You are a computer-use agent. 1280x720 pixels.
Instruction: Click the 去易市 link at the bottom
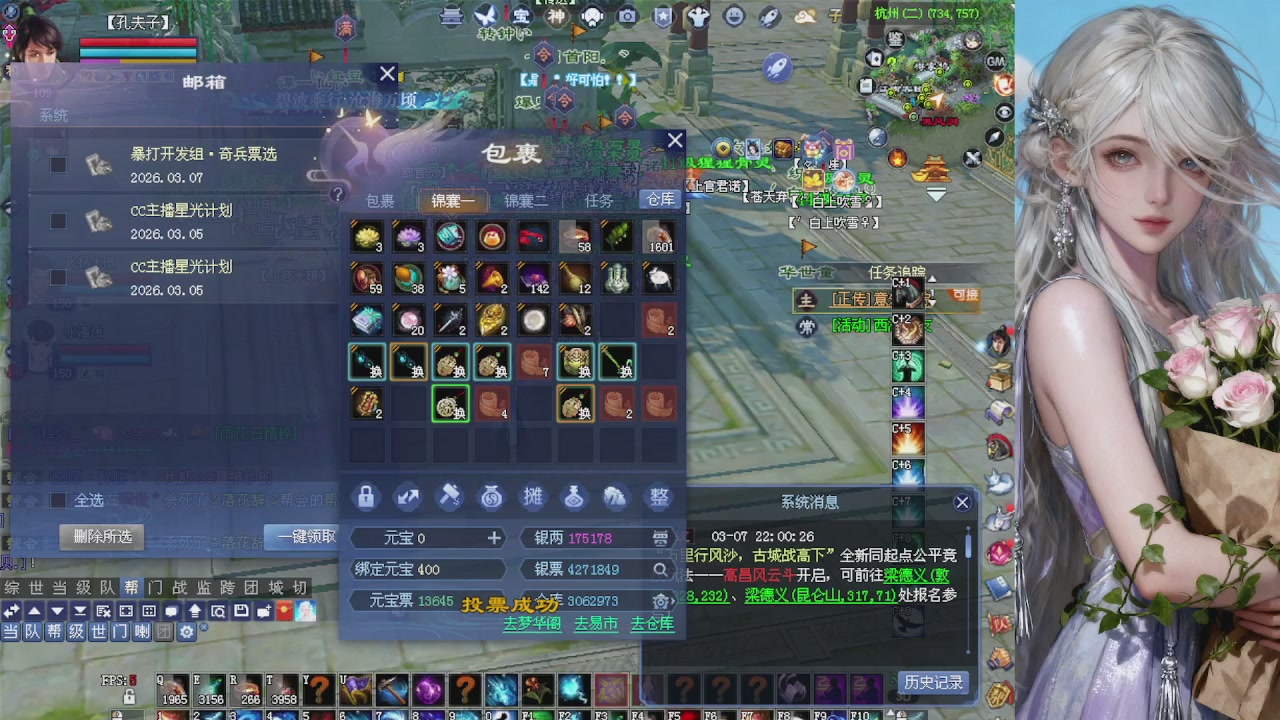[596, 622]
